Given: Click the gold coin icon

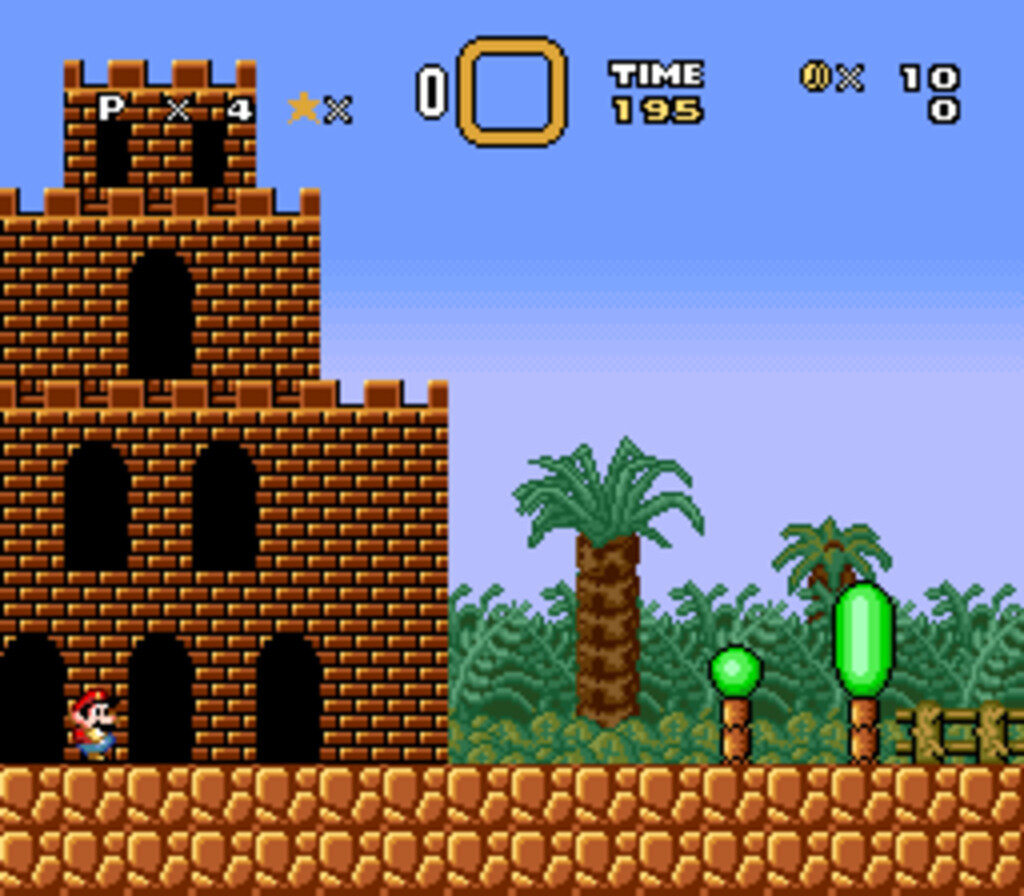Looking at the screenshot, I should pyautogui.click(x=815, y=76).
